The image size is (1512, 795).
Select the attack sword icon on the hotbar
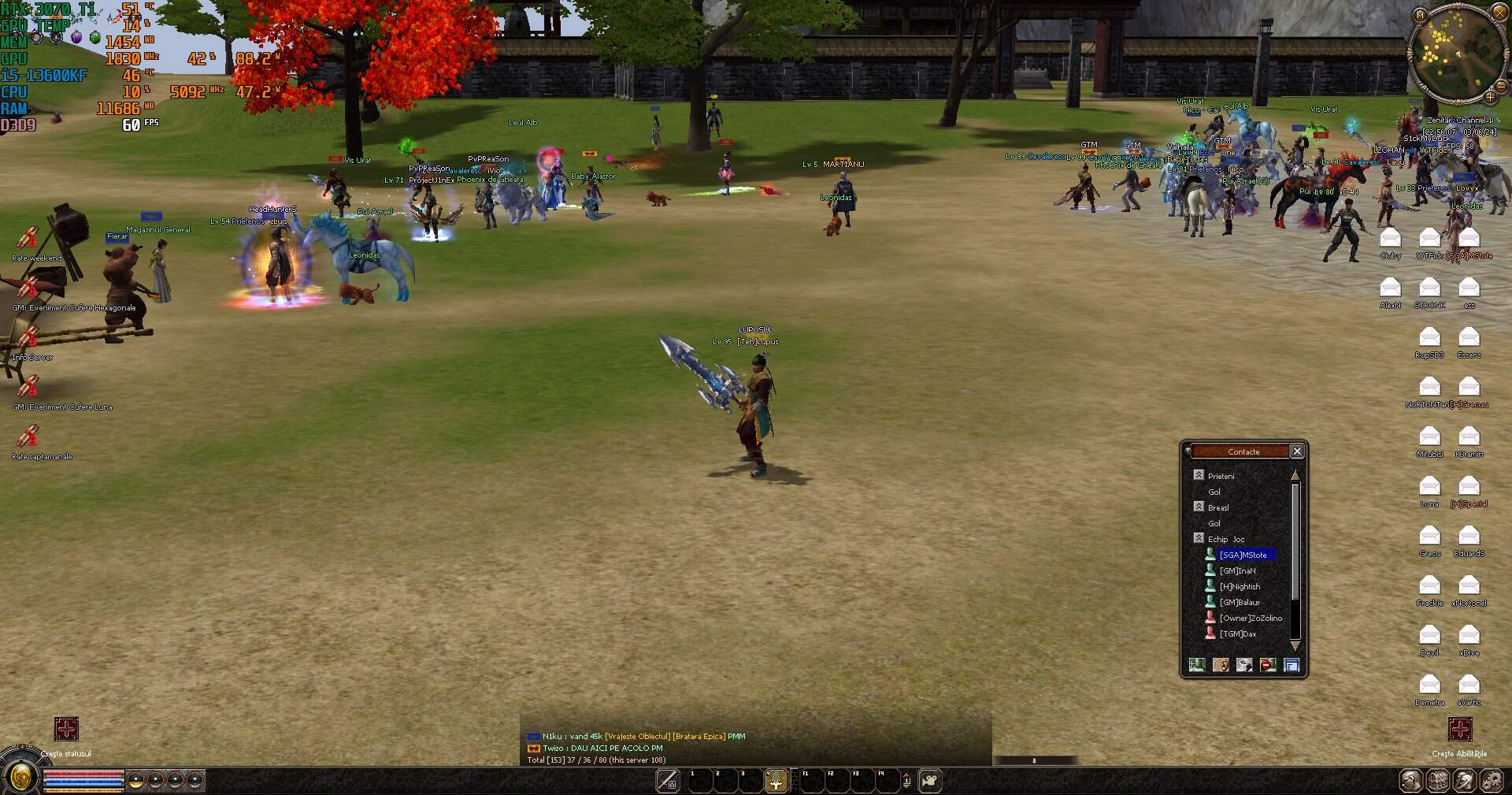coord(668,780)
